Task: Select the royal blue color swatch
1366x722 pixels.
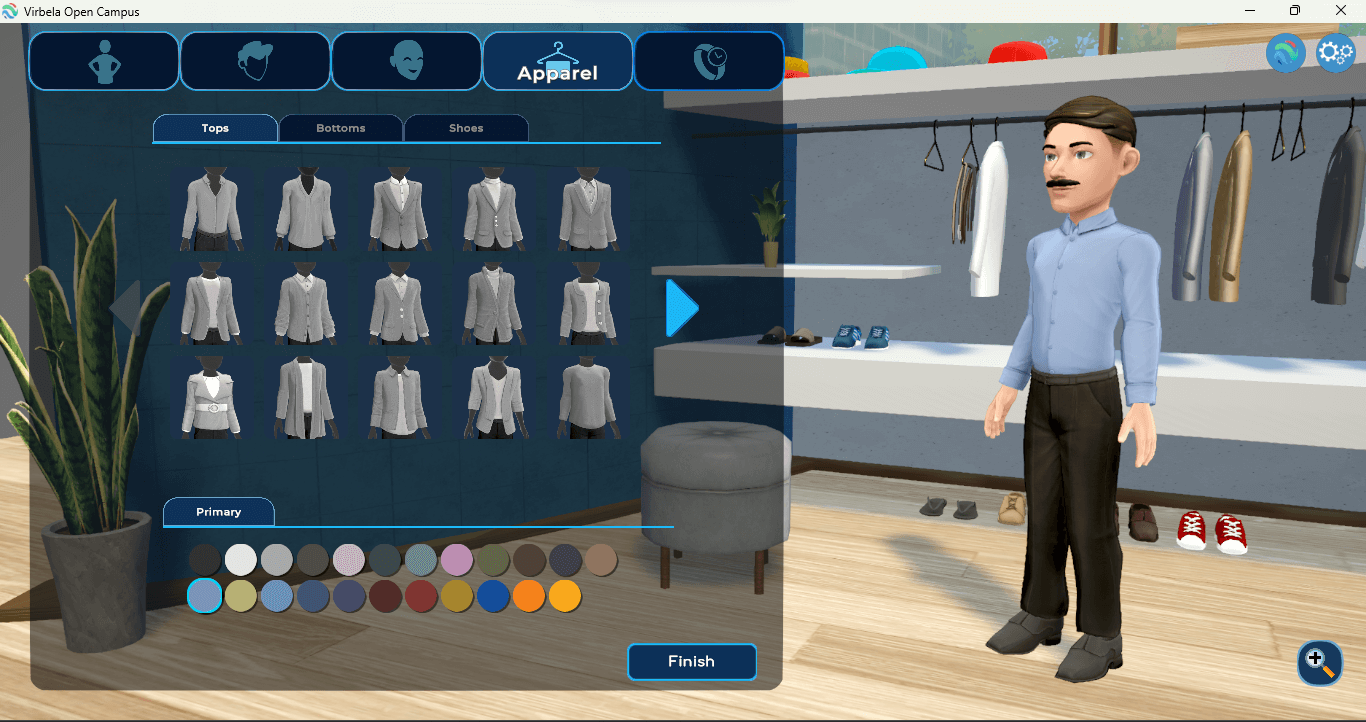Action: (x=493, y=596)
